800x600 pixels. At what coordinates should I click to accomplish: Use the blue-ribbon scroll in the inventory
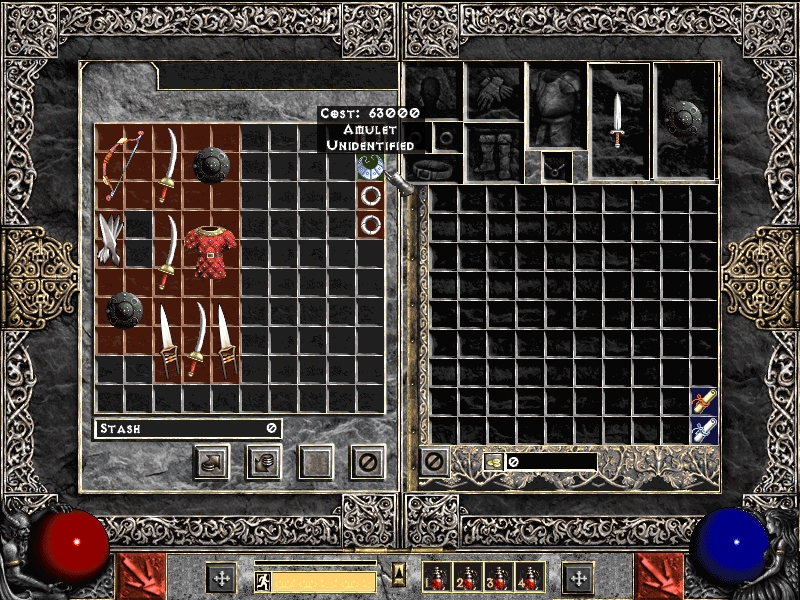point(703,431)
